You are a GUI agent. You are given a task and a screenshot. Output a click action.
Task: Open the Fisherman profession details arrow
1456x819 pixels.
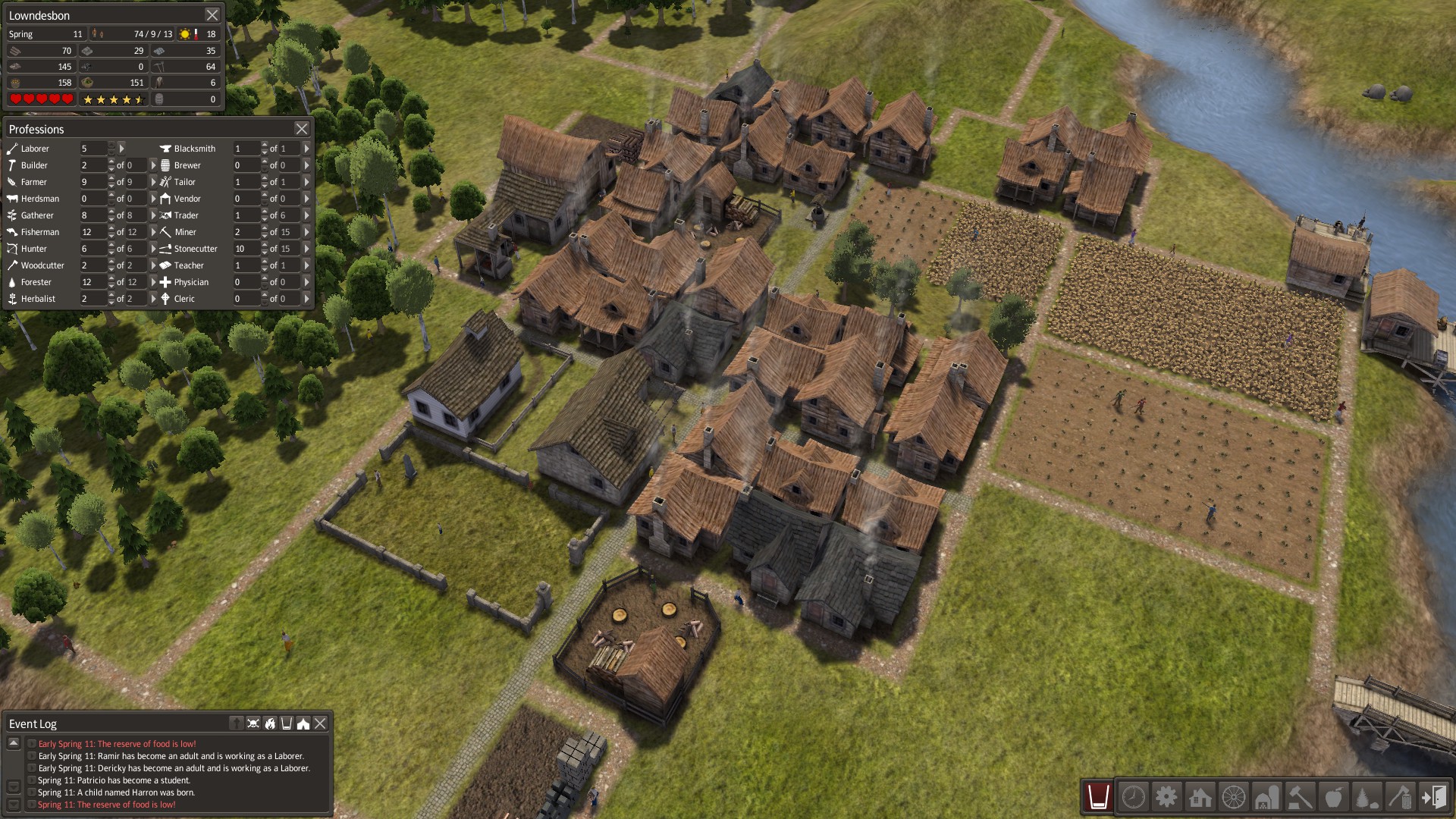point(153,231)
